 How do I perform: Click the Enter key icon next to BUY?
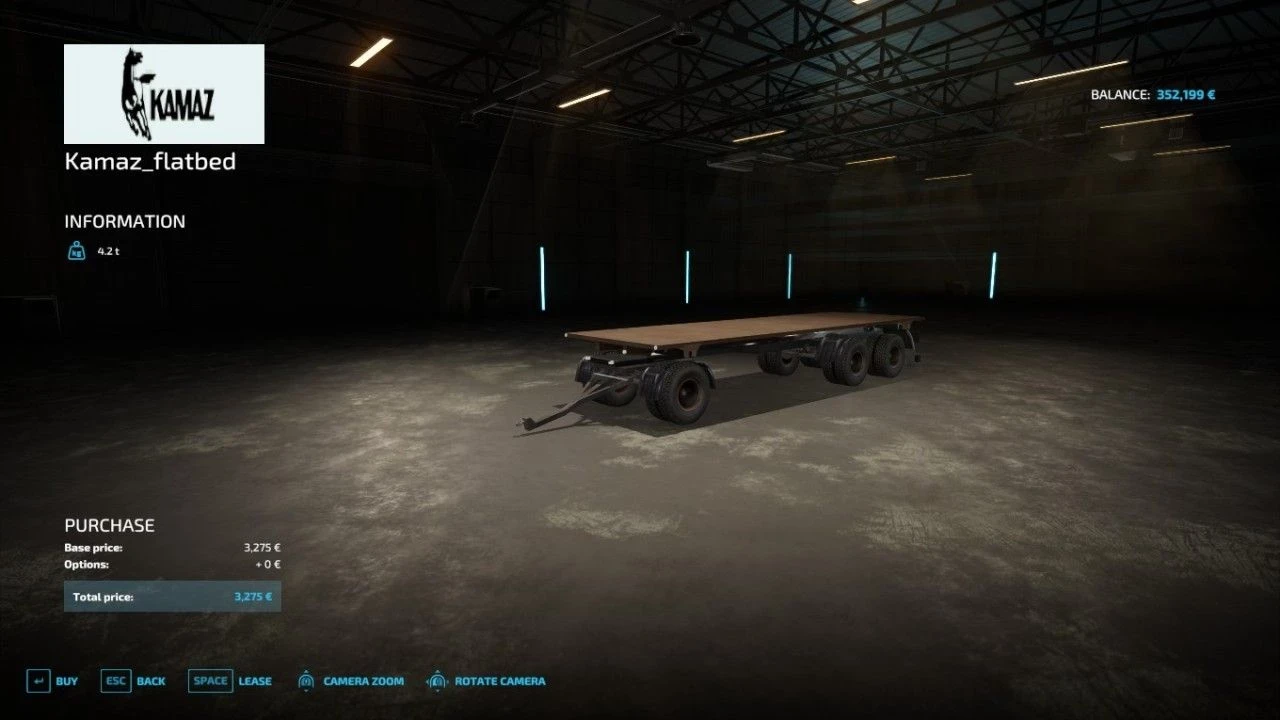(38, 680)
